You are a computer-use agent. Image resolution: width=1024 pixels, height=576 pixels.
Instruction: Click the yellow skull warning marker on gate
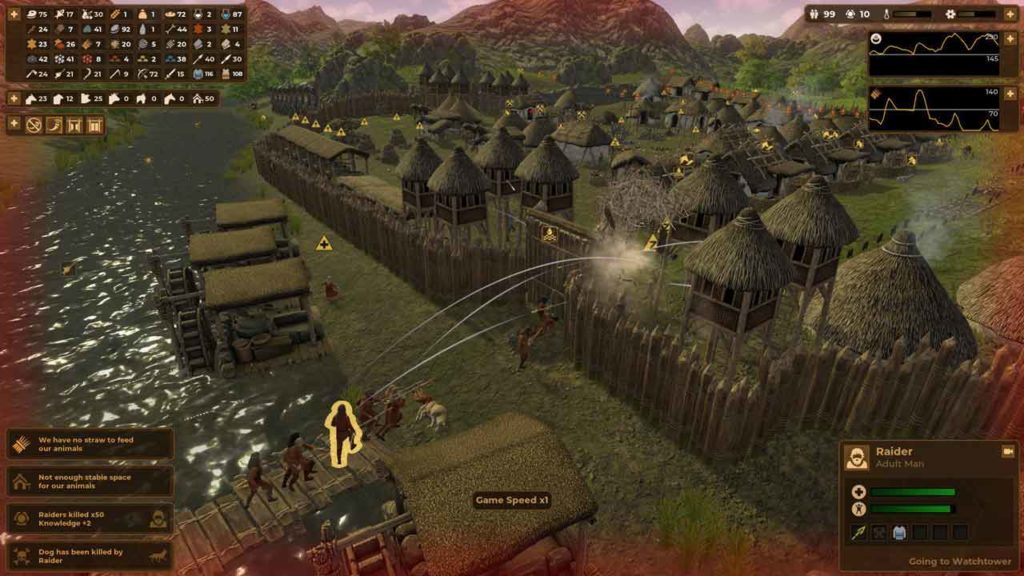[549, 235]
